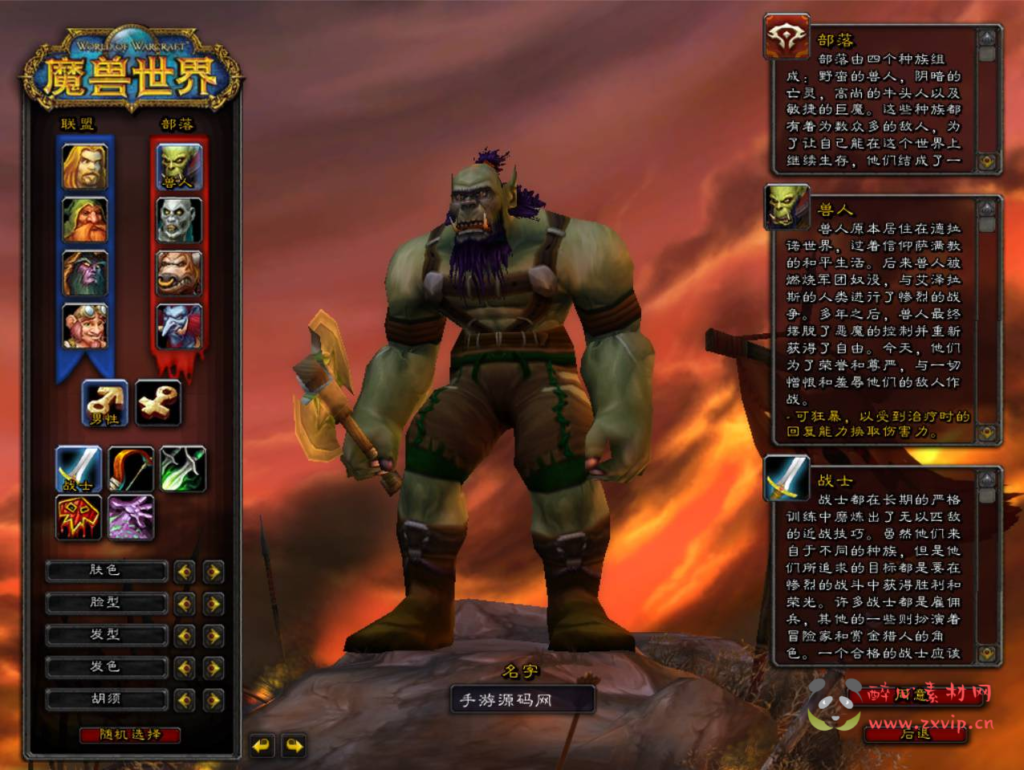Pick the Troll race portrait
The width and height of the screenshot is (1024, 770).
179,326
